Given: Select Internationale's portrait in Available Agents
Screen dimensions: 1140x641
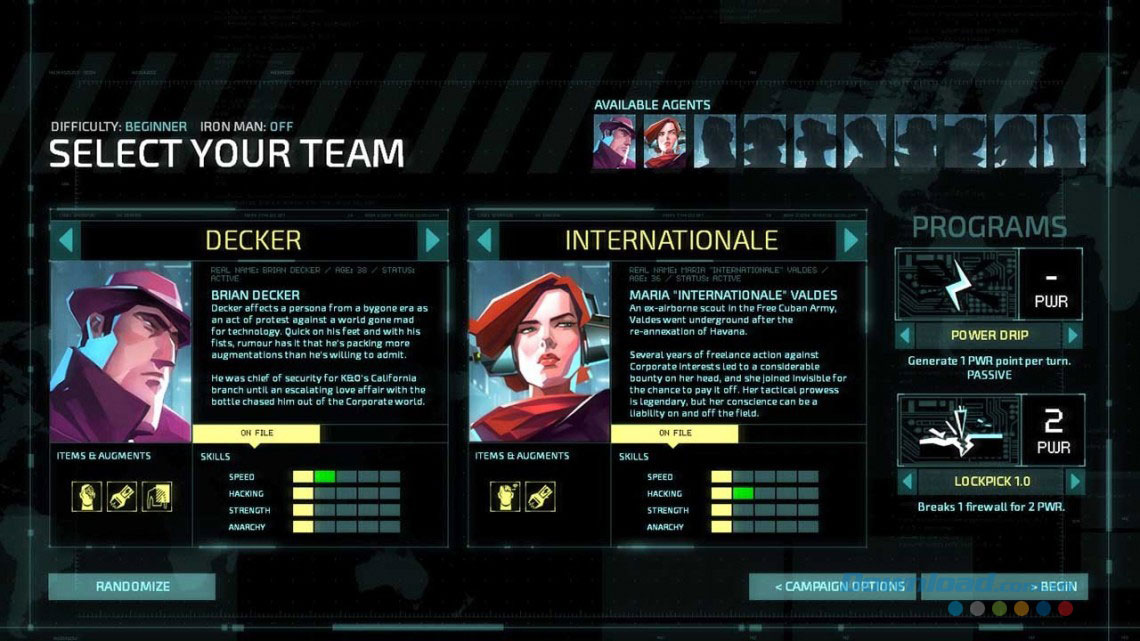Looking at the screenshot, I should (x=663, y=142).
